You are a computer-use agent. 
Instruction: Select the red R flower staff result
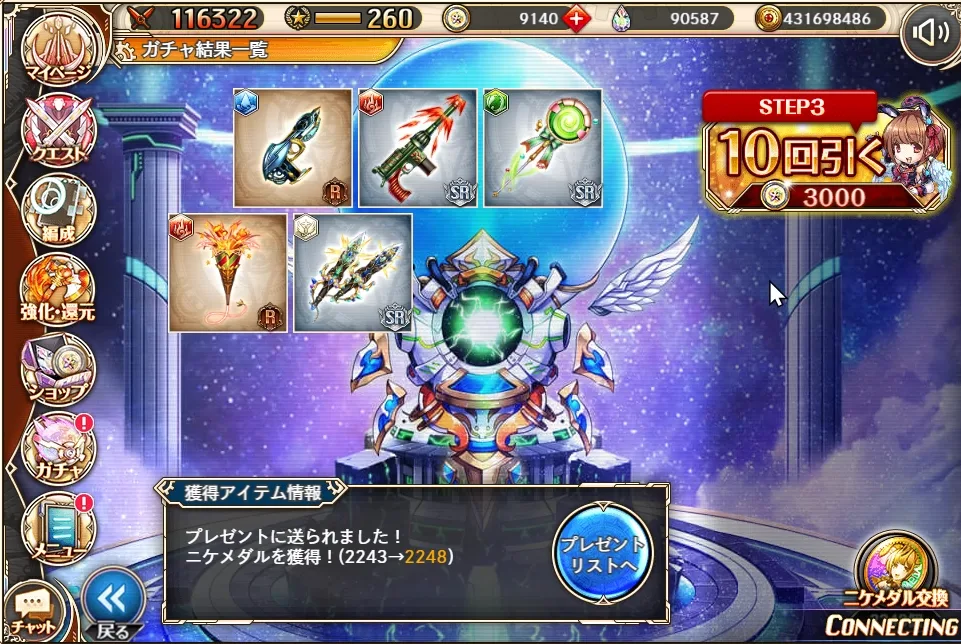coord(228,272)
